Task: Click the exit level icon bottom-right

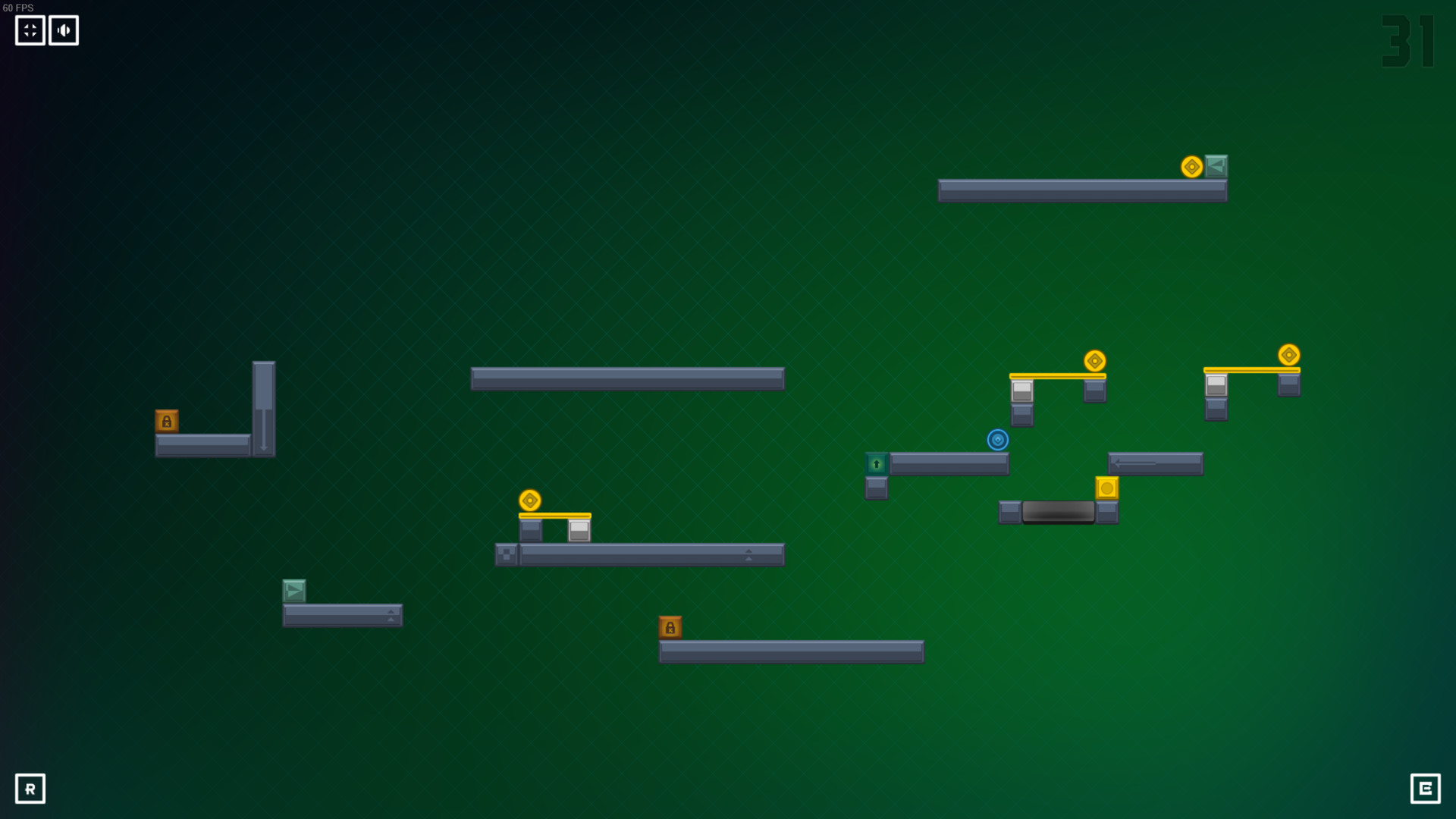Action: [x=1427, y=789]
